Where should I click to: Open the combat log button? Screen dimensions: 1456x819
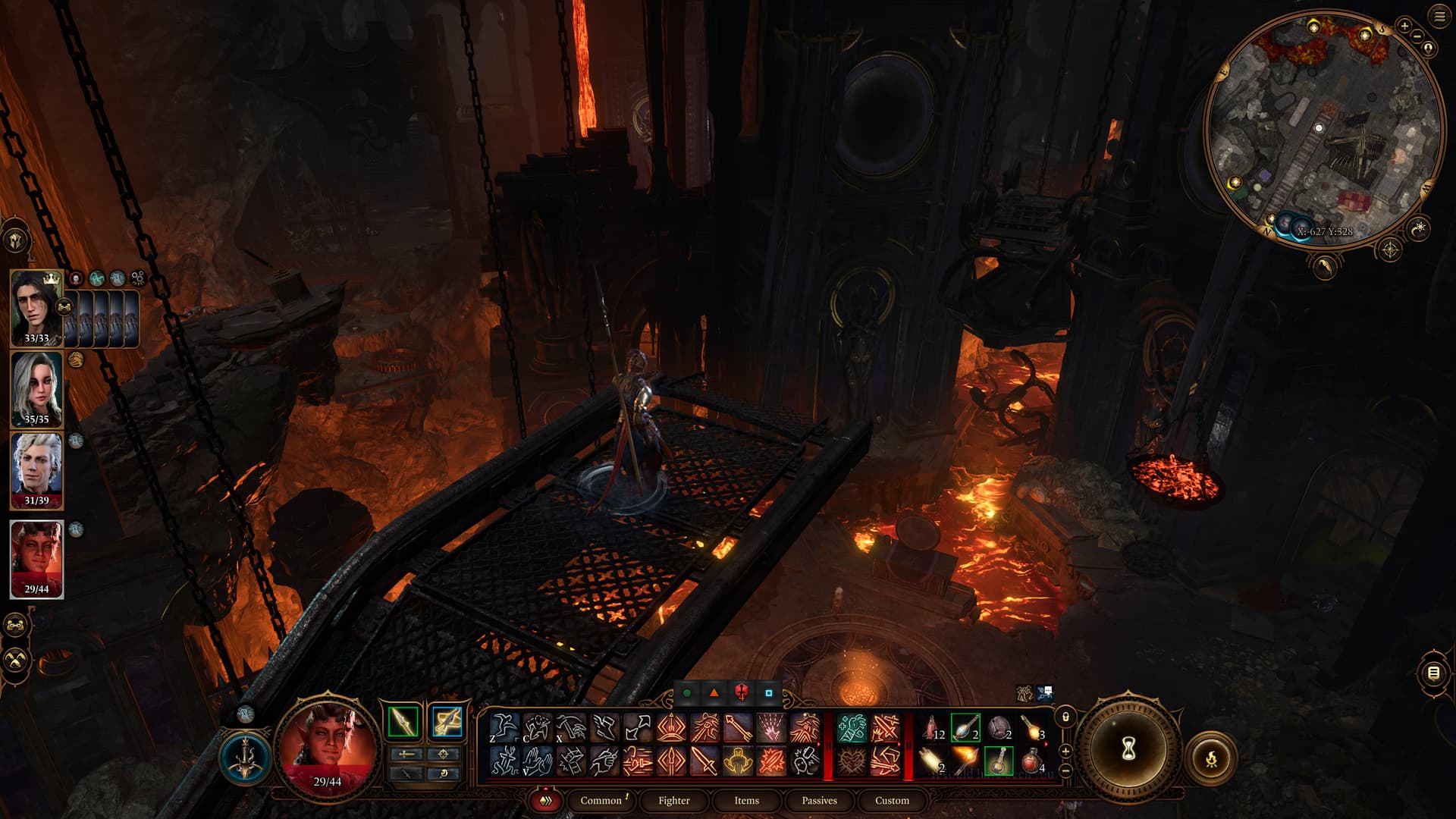click(x=1432, y=673)
